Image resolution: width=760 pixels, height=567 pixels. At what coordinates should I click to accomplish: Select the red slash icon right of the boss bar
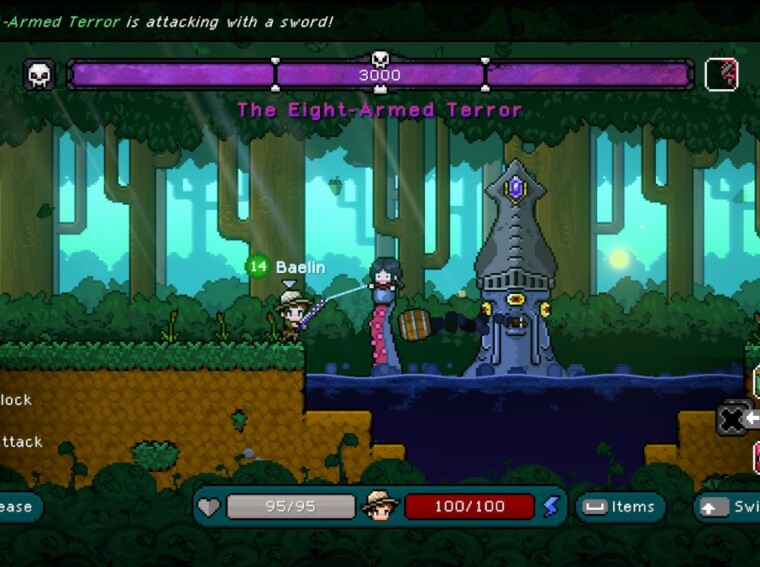coord(721,75)
